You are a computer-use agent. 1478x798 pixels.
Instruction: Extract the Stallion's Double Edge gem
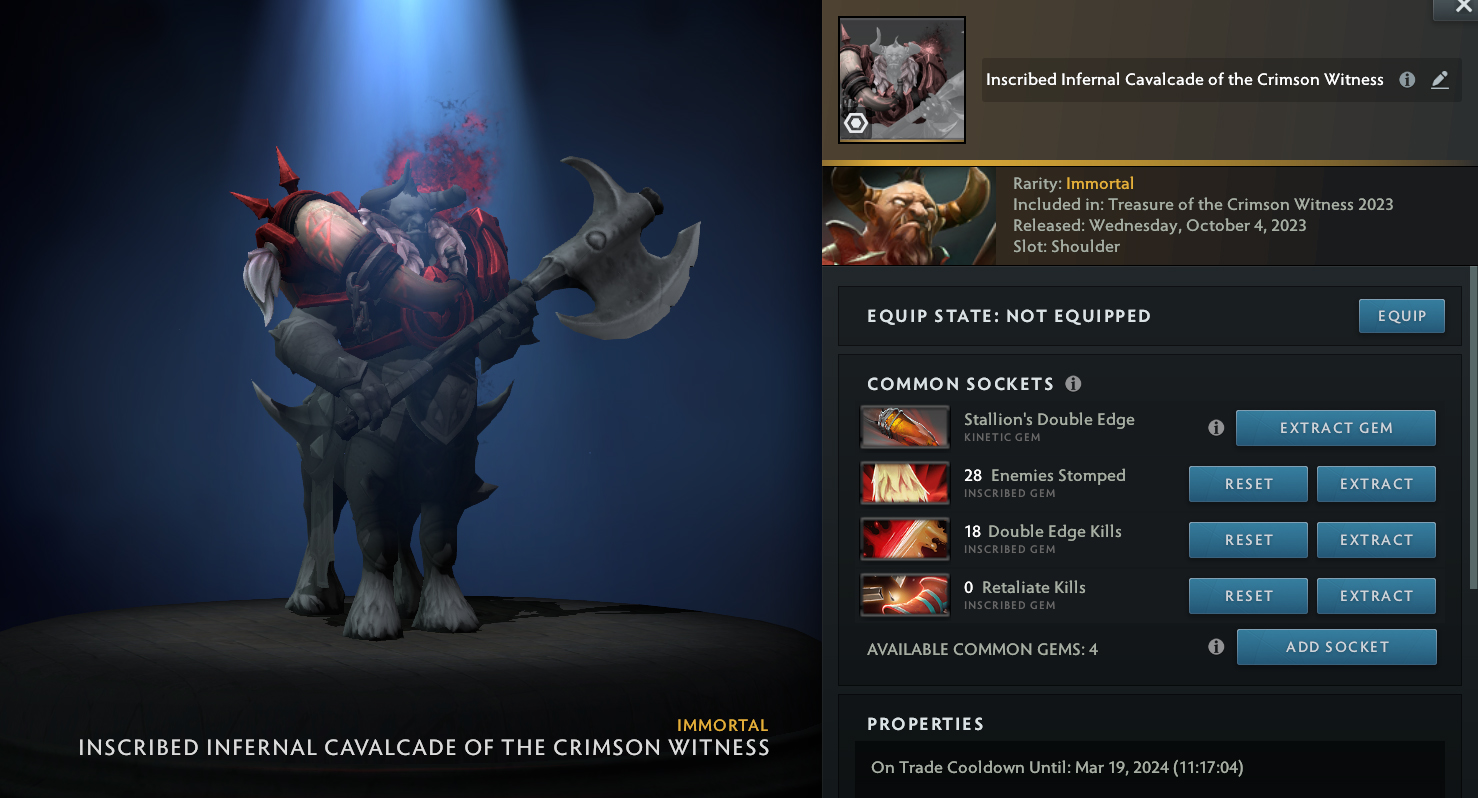pos(1335,428)
